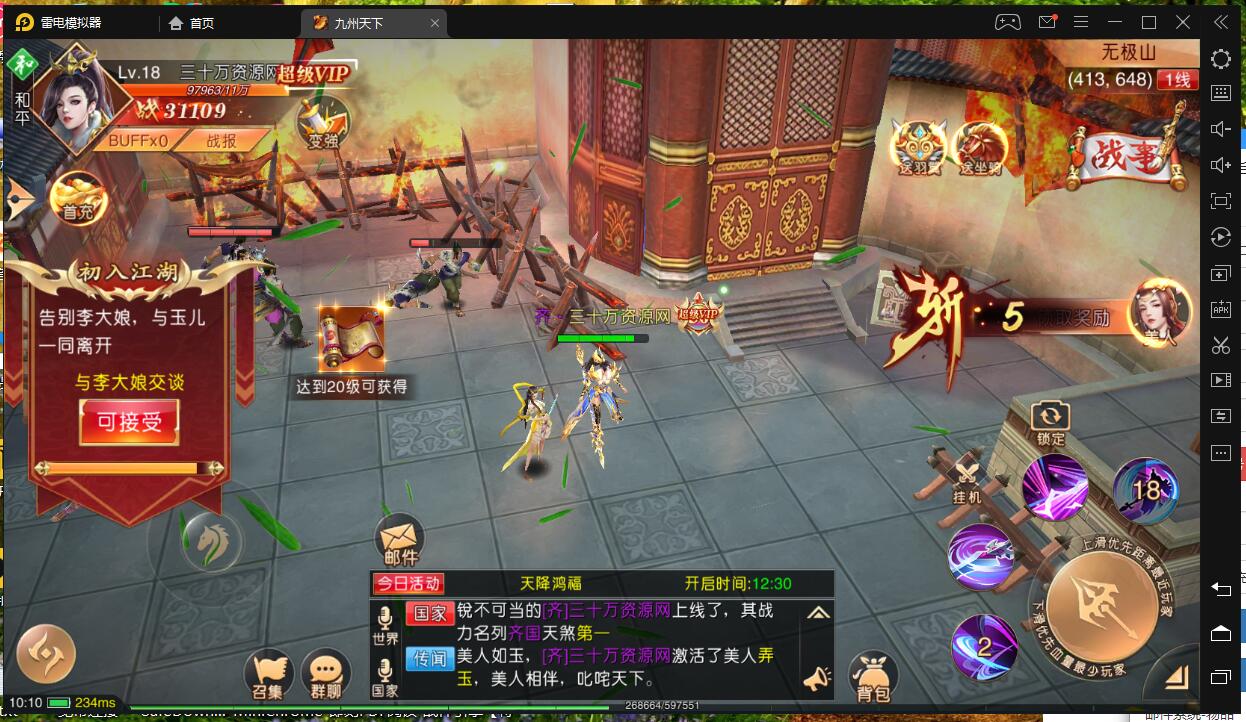This screenshot has height=722, width=1246.
Task: Close the 九州天下 emulator tab
Action: (x=433, y=23)
